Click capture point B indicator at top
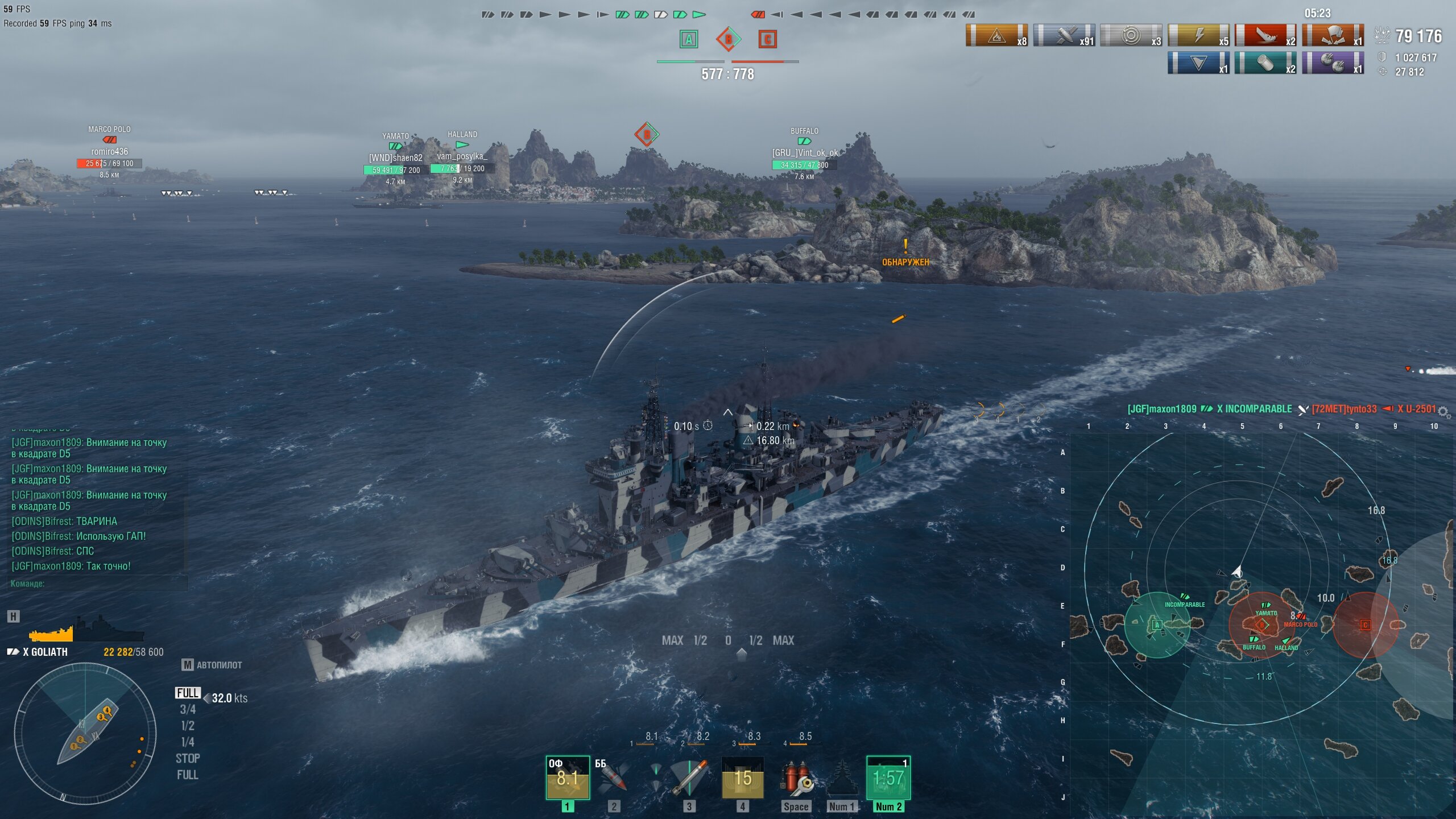Image resolution: width=1456 pixels, height=819 pixels. (728, 39)
